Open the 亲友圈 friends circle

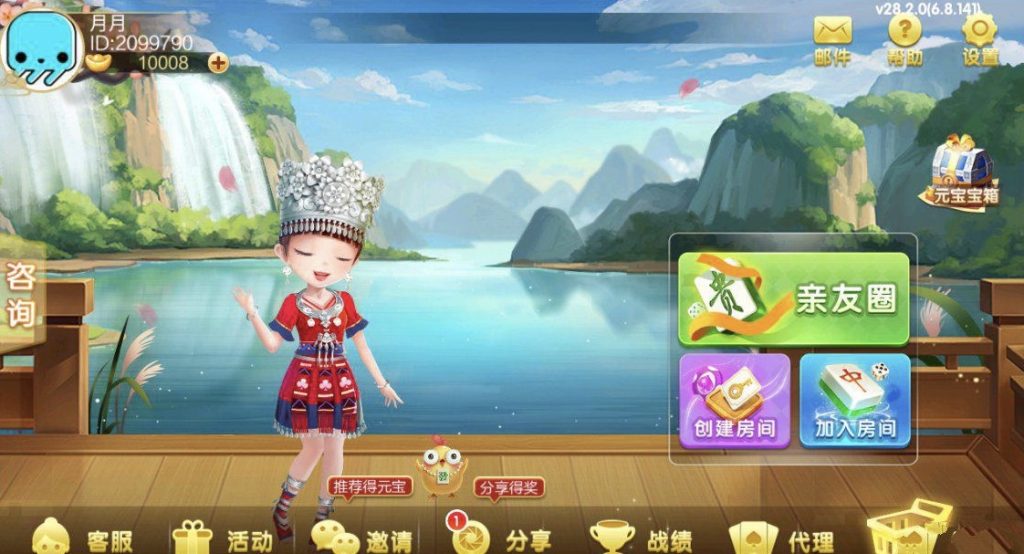coord(793,299)
